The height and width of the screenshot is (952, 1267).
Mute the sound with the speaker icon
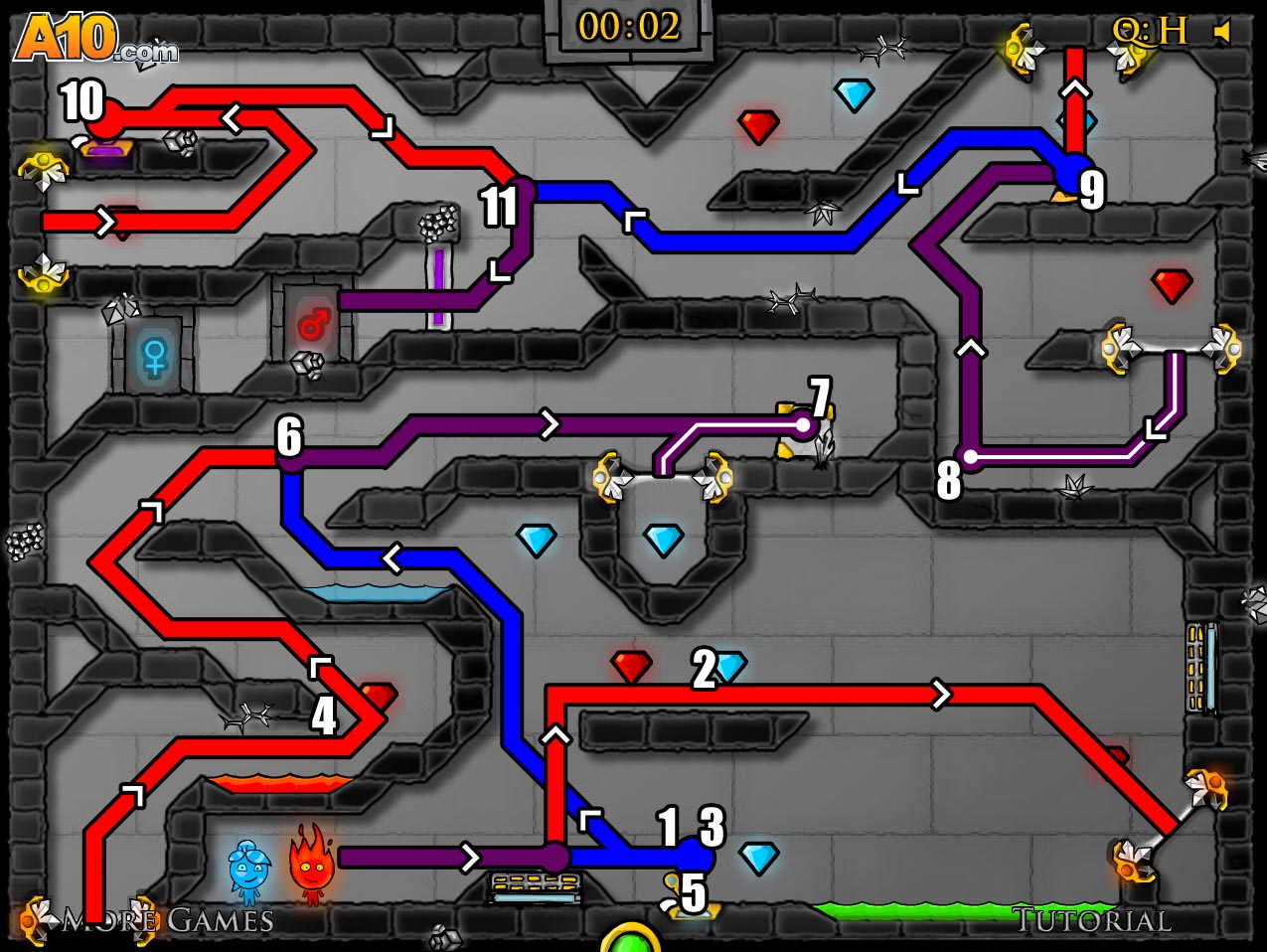click(1223, 33)
